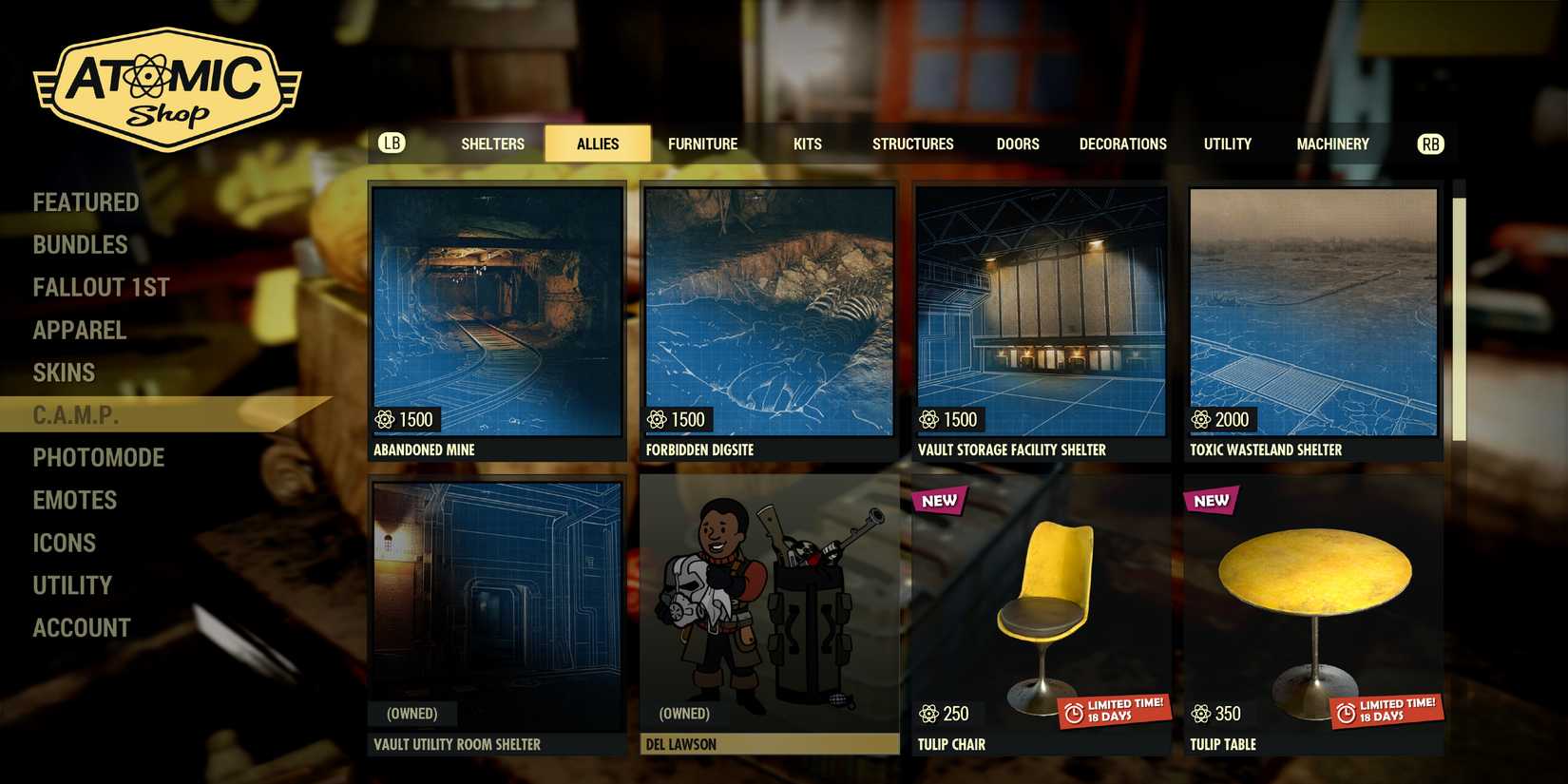Click the LB shoulder button icon
This screenshot has width=1568, height=784.
coord(391,143)
